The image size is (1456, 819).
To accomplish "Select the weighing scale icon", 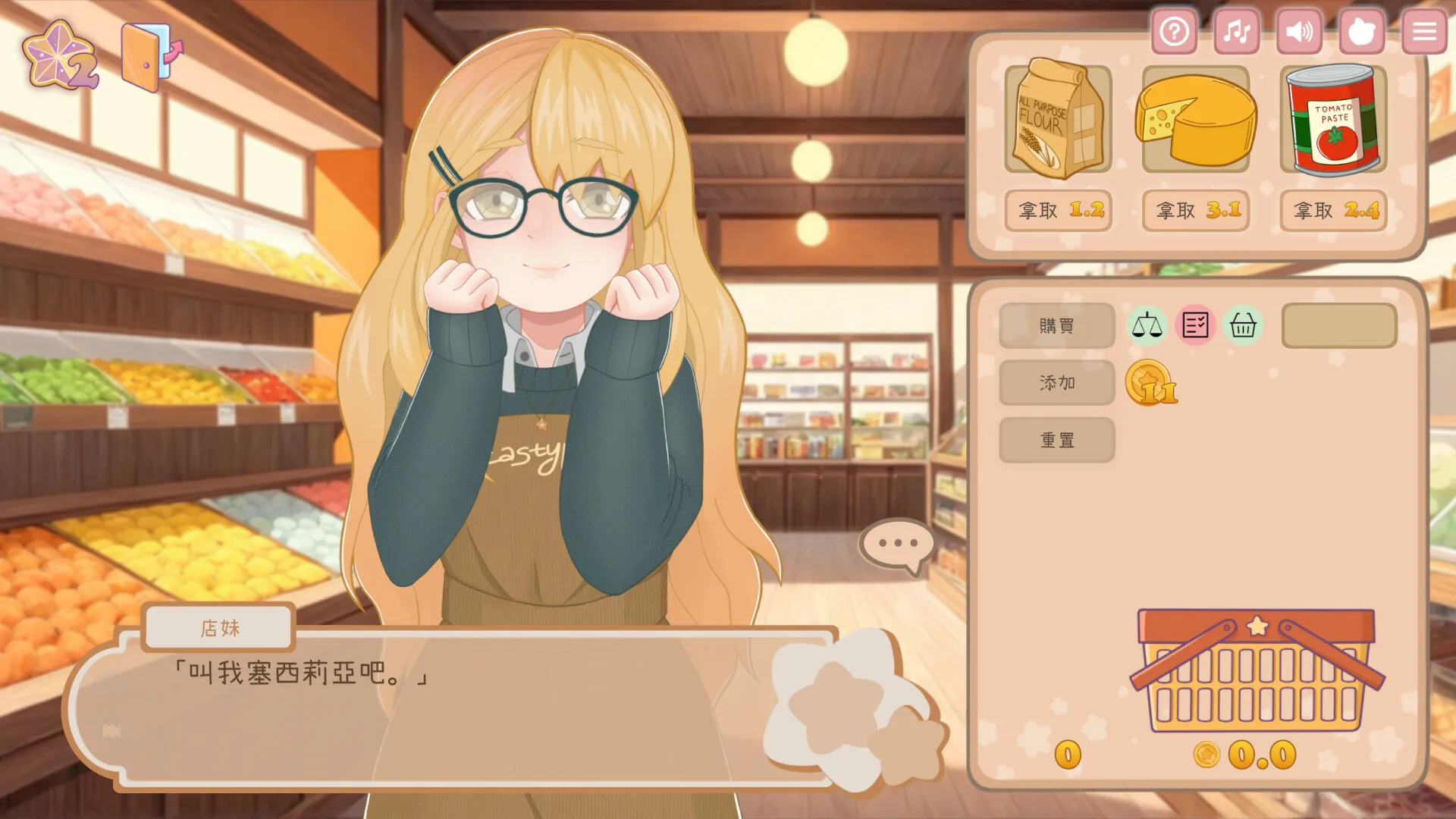I will click(1147, 325).
